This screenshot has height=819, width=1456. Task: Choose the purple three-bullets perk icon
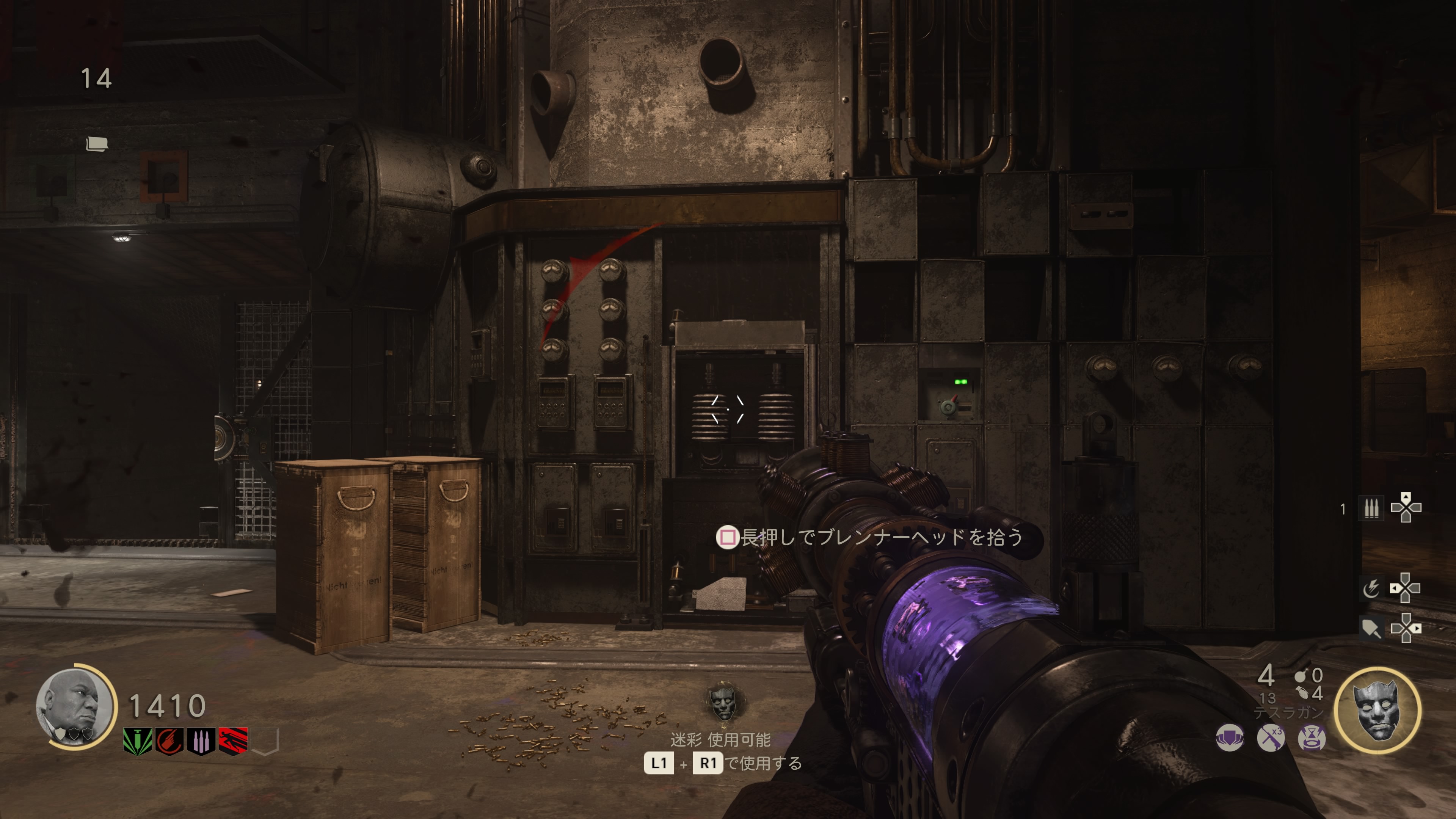[x=201, y=741]
